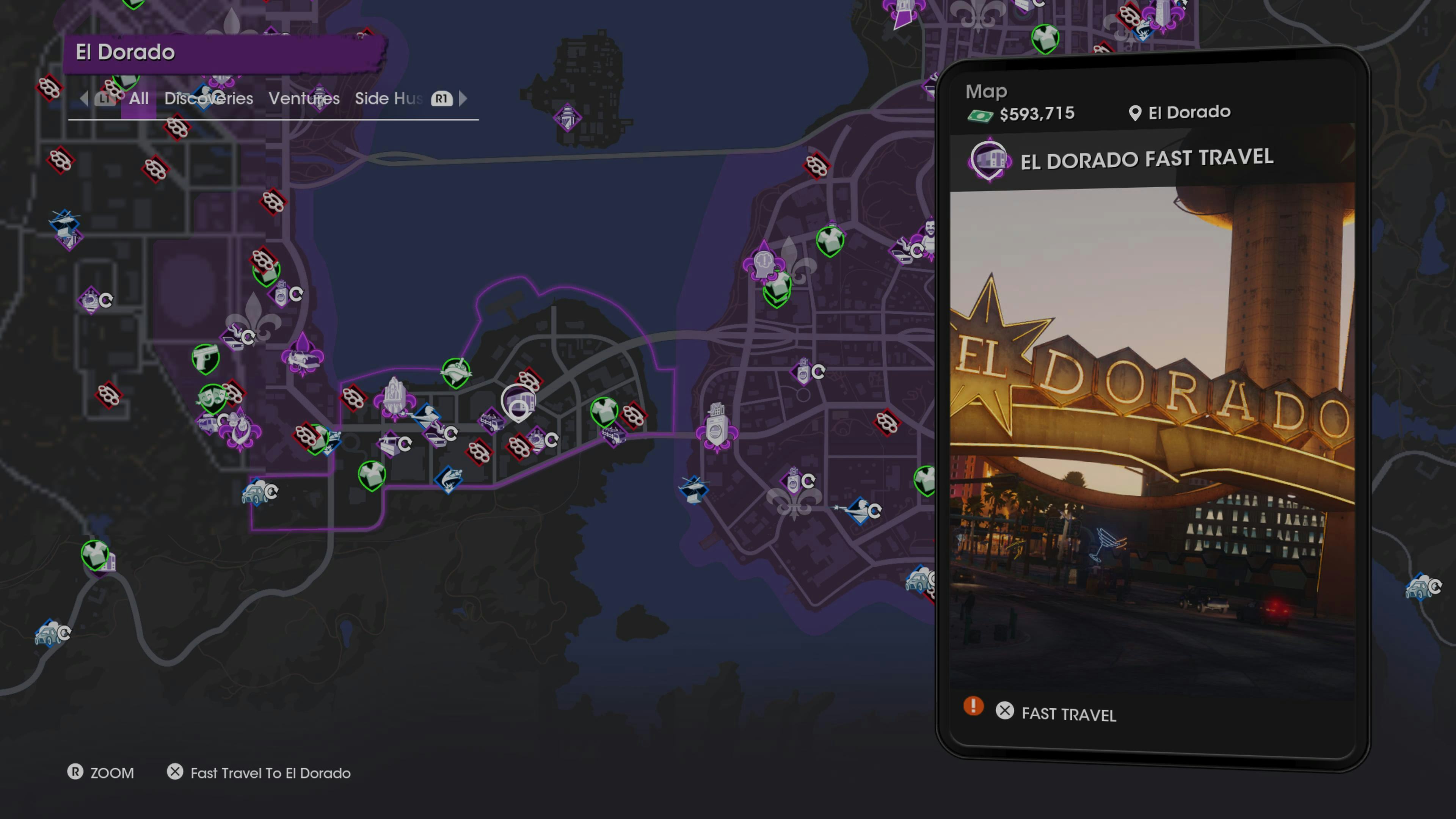The image size is (1456, 819).
Task: Show the Side Hustles filter tab
Action: [x=388, y=98]
